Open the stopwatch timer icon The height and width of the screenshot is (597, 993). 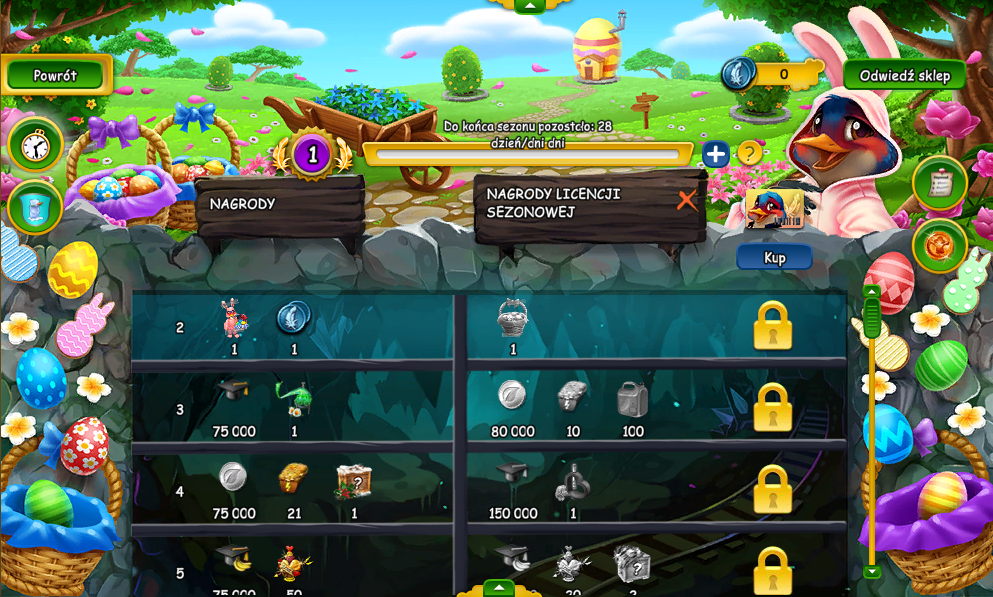click(x=36, y=146)
